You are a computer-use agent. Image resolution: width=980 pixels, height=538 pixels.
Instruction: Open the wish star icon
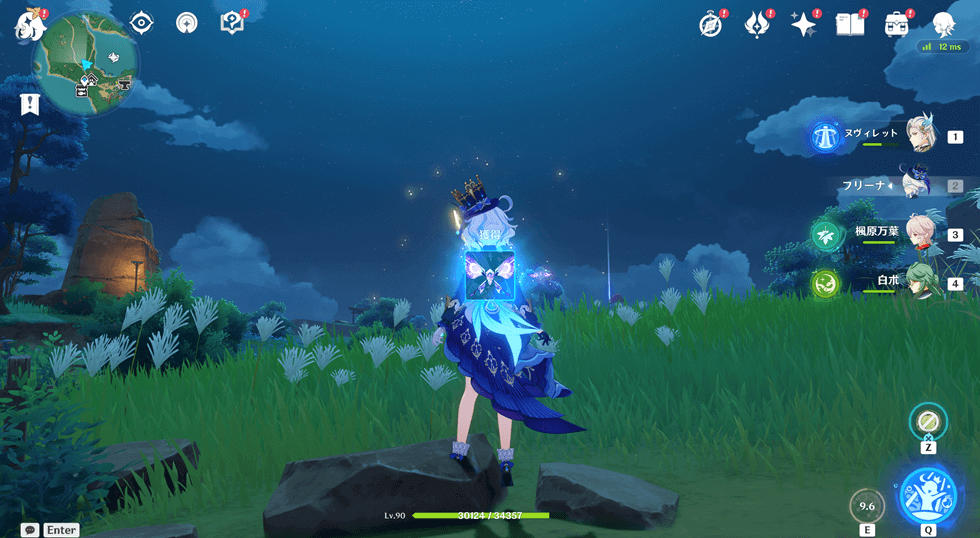click(803, 25)
